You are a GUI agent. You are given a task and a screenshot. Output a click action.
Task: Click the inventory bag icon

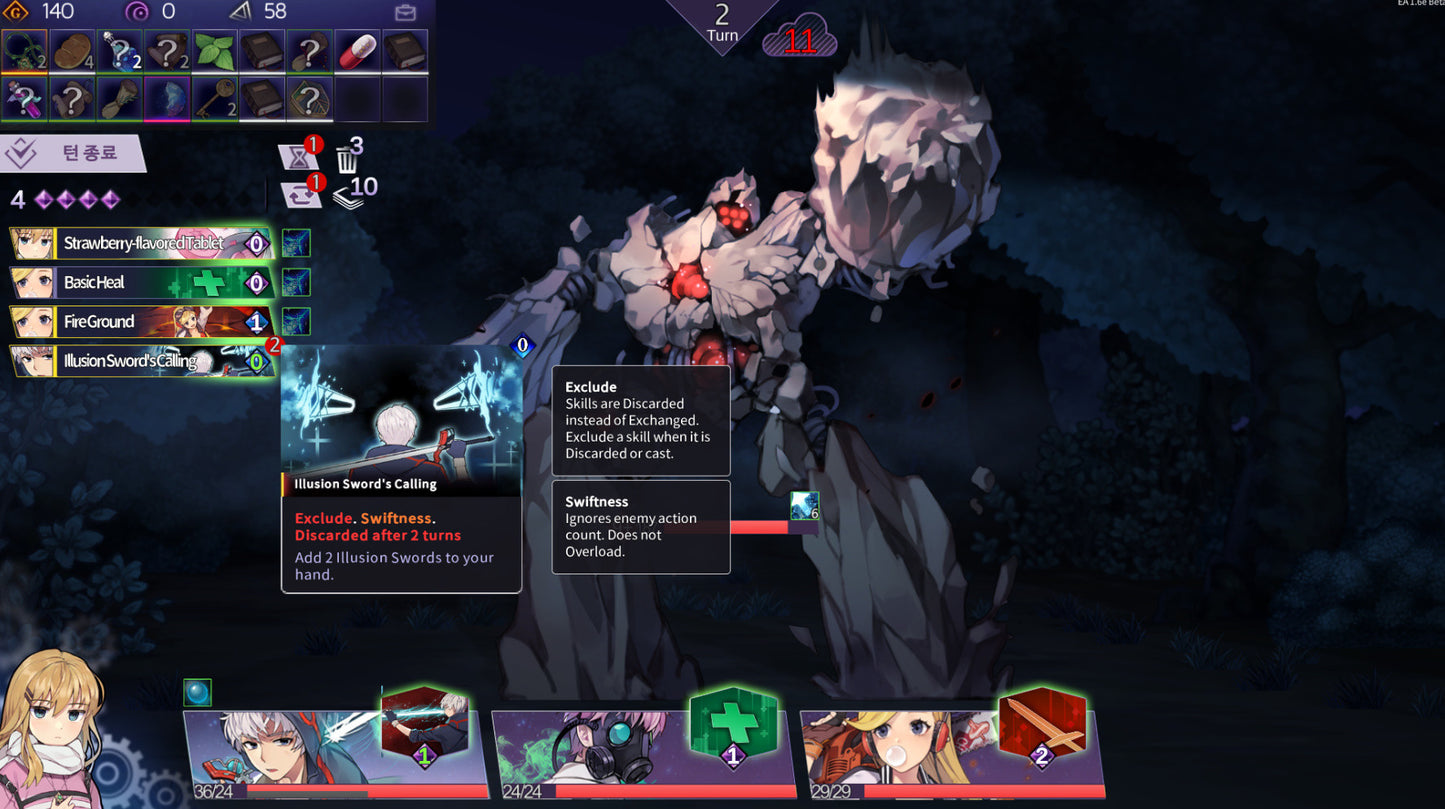[x=405, y=11]
